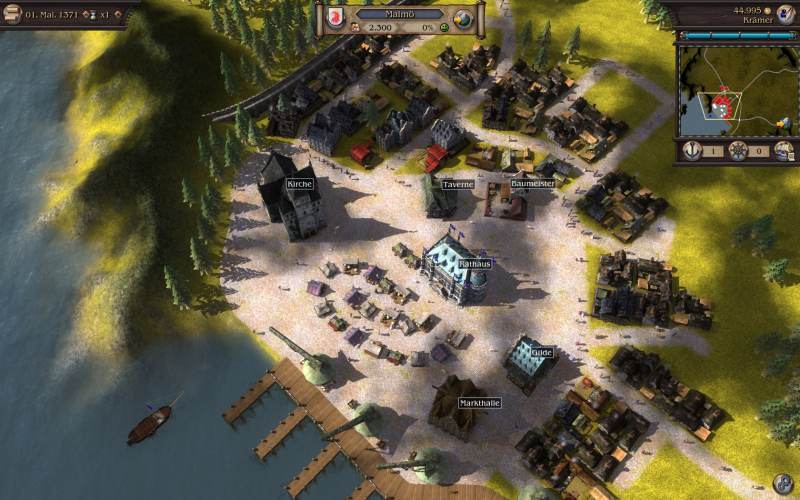Click the speed arrow left of the hourglass

click(x=85, y=15)
